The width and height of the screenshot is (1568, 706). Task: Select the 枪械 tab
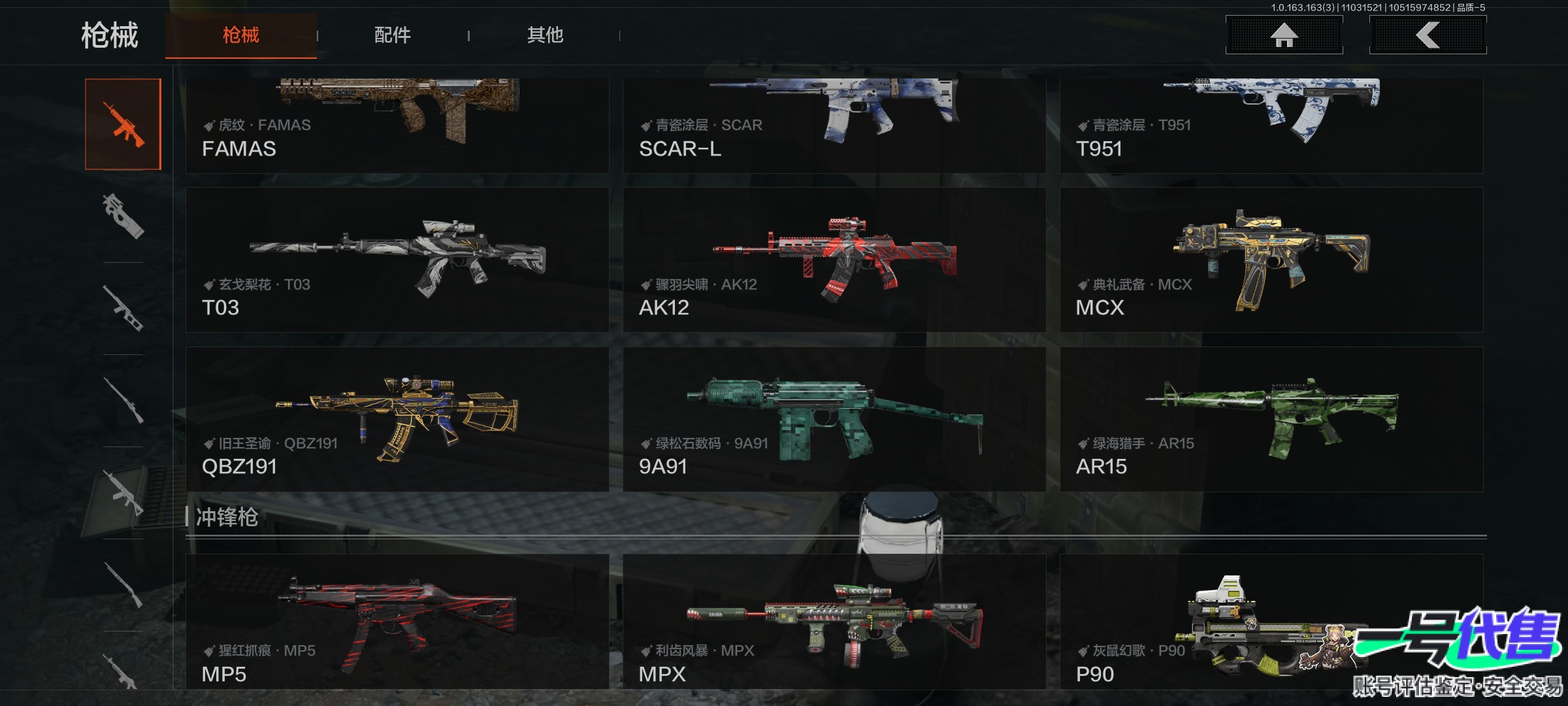pyautogui.click(x=240, y=35)
